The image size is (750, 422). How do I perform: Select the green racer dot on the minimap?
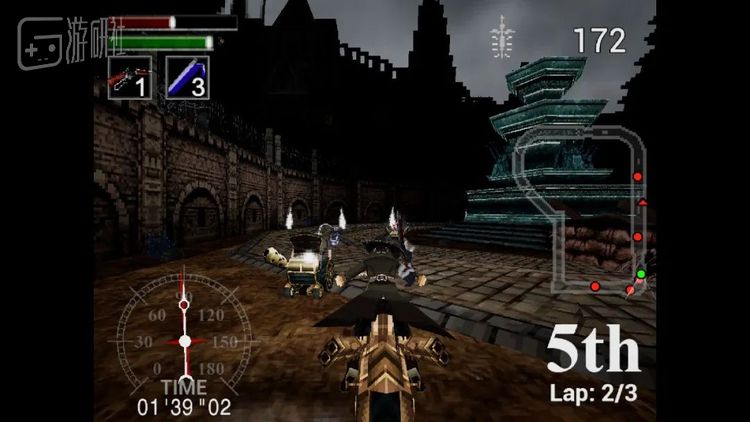tap(641, 273)
